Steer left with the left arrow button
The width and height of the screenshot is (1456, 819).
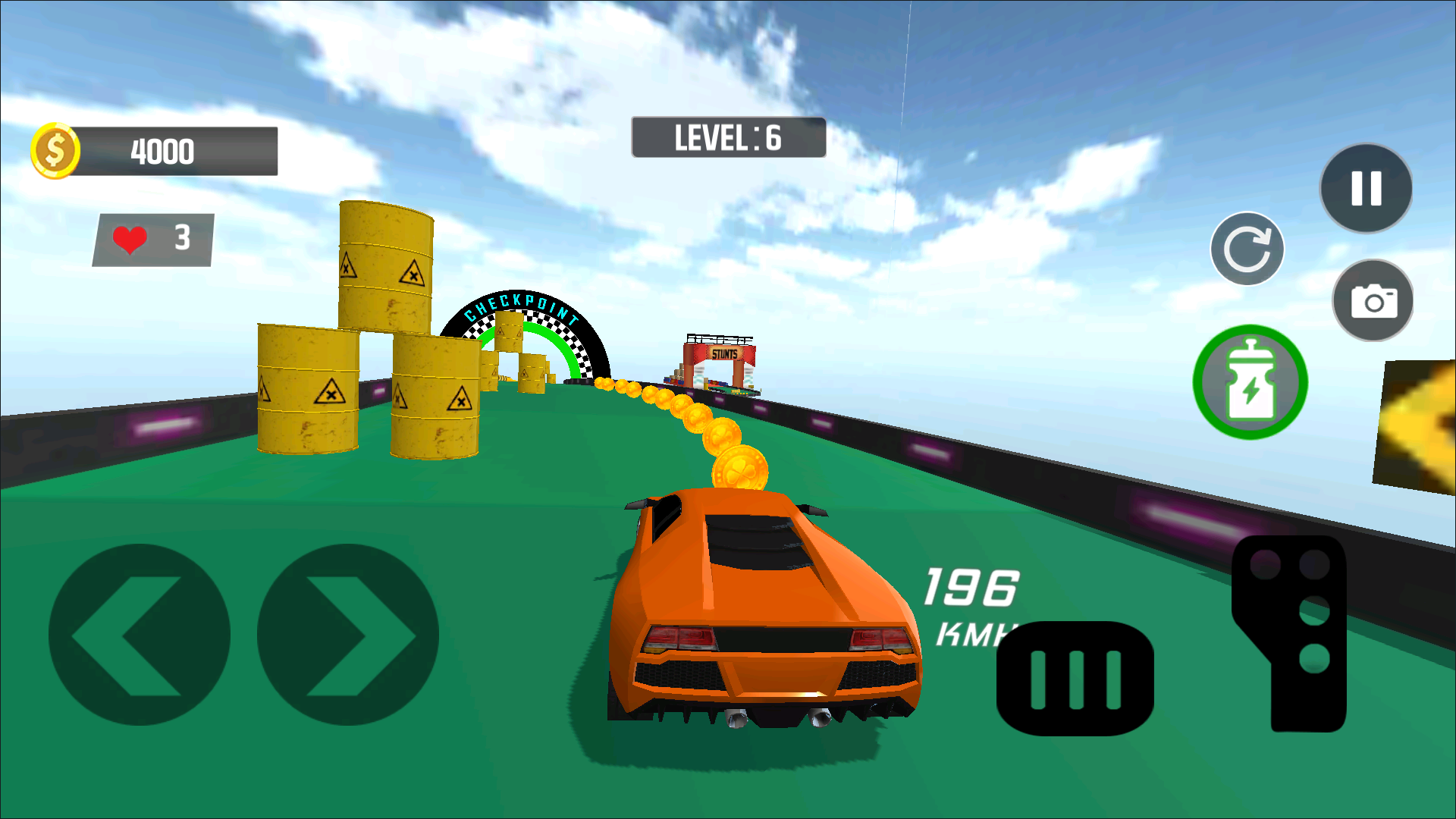139,635
